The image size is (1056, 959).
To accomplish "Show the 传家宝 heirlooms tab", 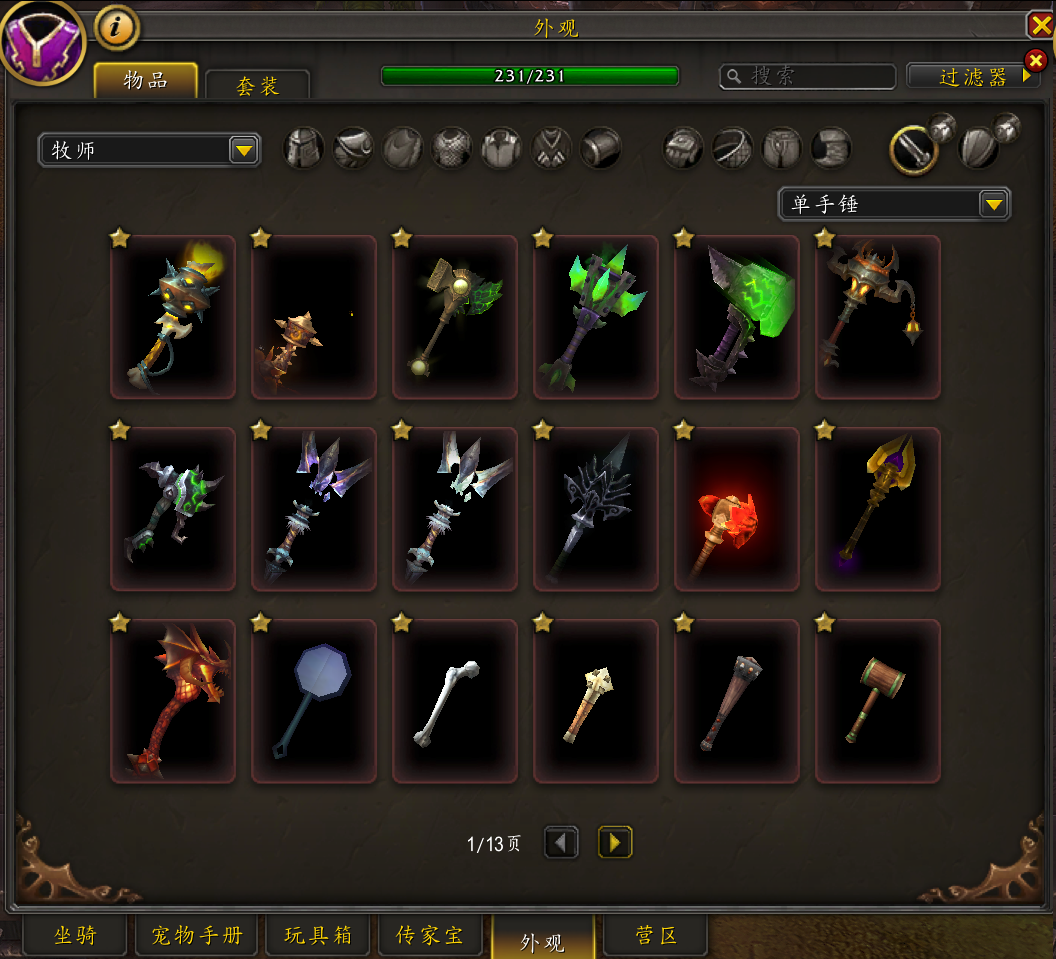I will pos(430,936).
